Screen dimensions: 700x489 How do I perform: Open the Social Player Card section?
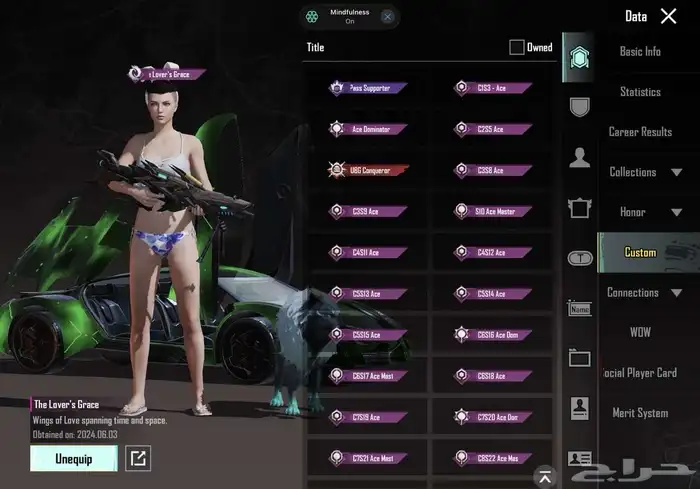point(640,373)
